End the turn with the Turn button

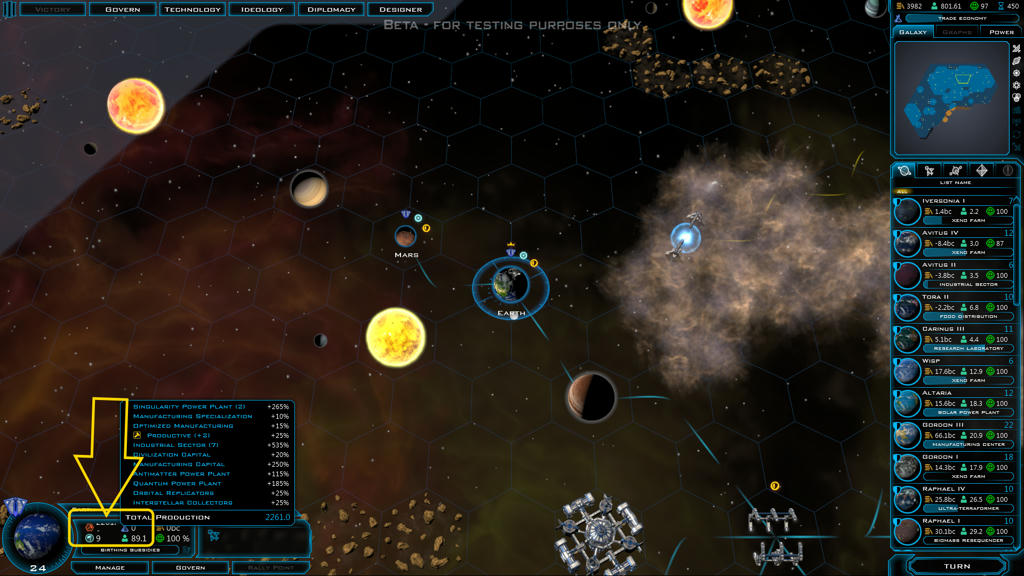point(956,566)
